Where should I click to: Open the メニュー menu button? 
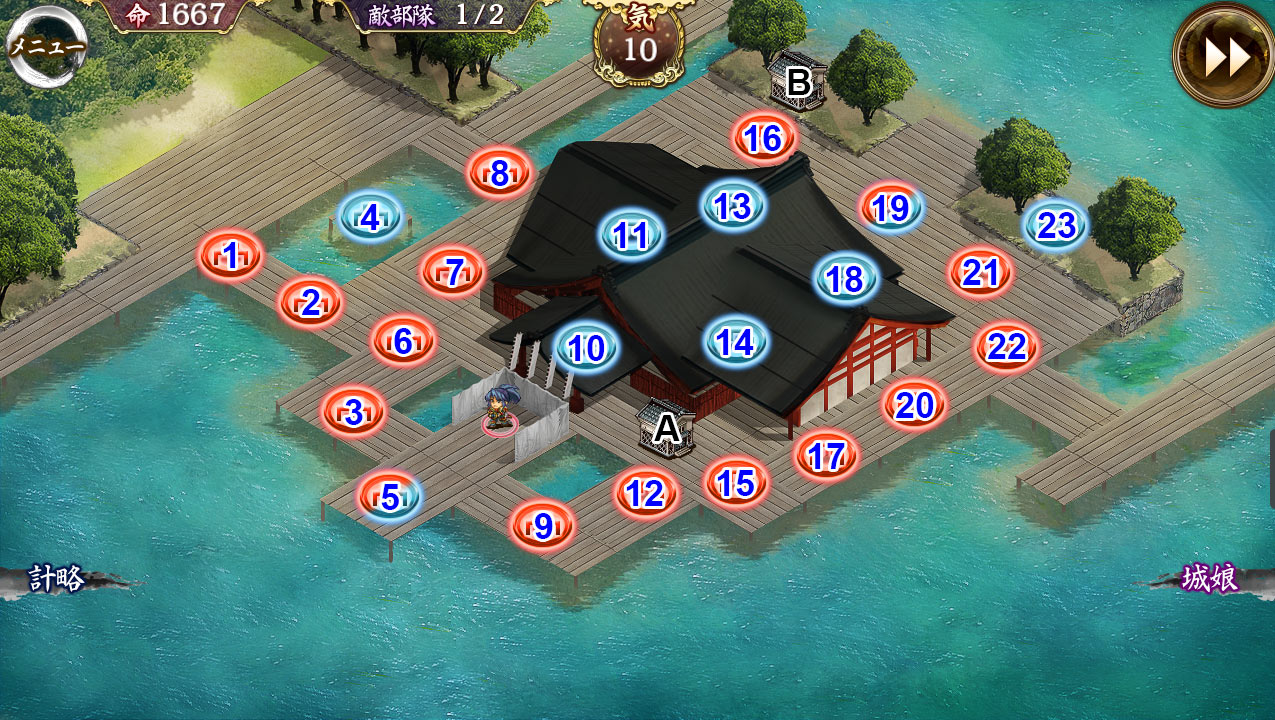(x=46, y=46)
